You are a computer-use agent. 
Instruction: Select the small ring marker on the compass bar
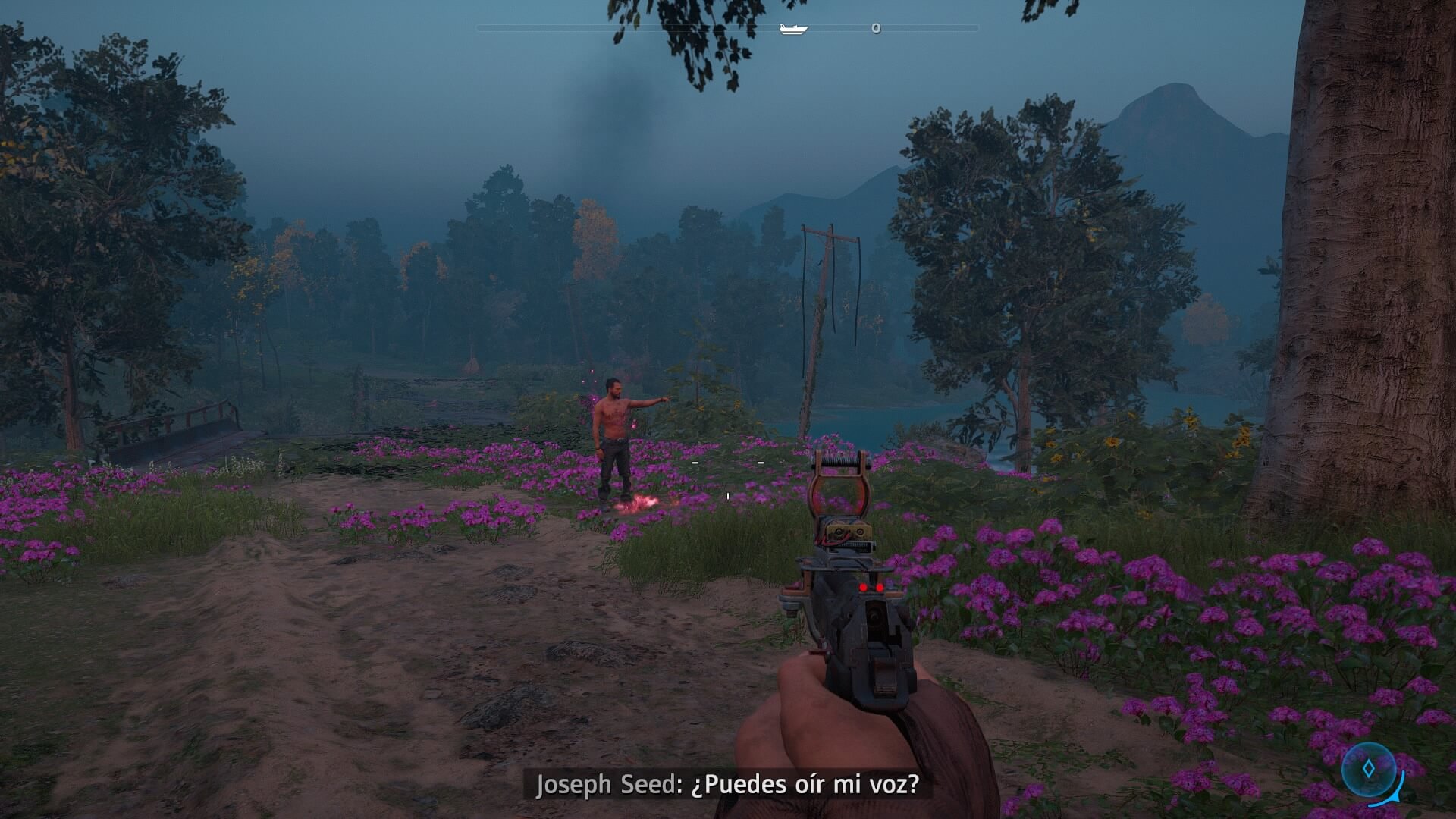pos(876,28)
